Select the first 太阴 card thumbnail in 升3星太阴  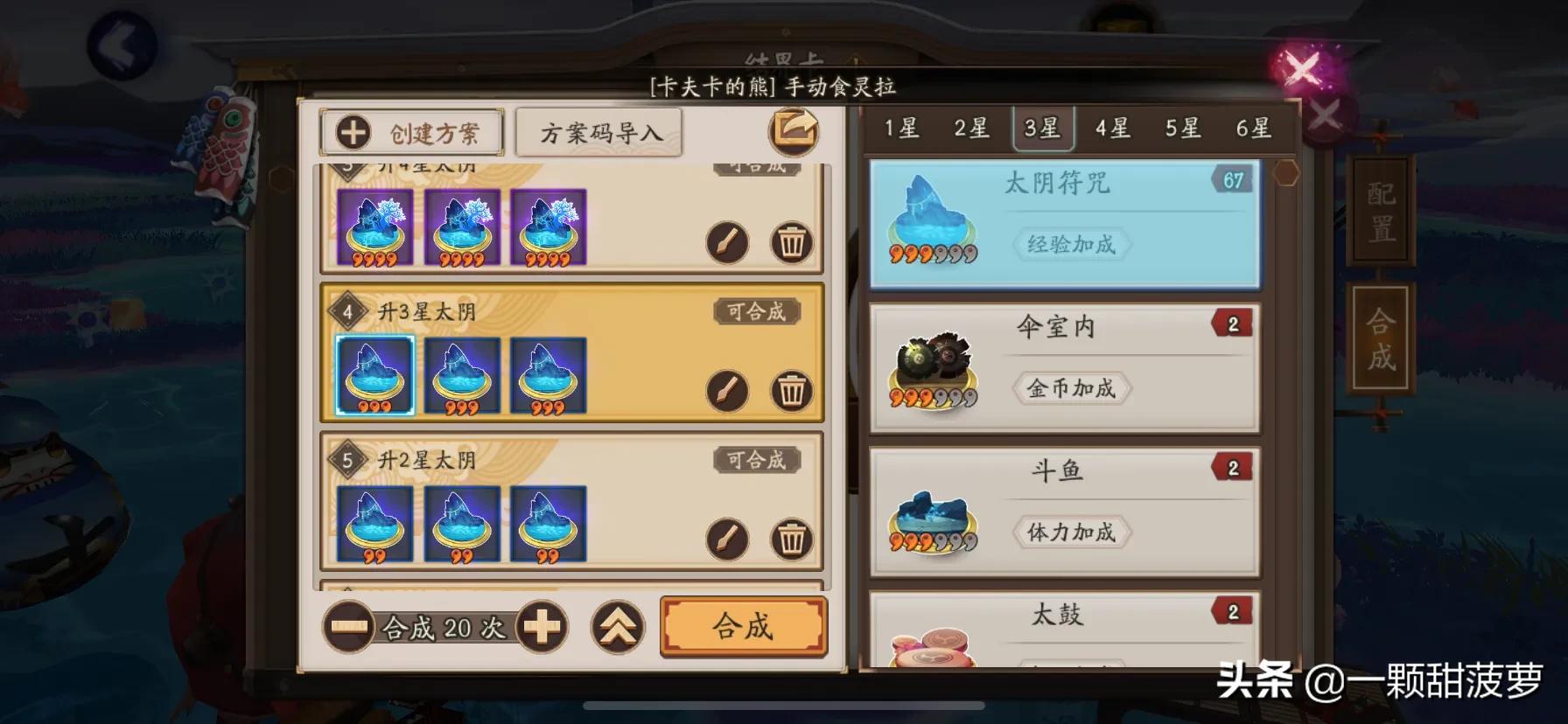point(374,374)
